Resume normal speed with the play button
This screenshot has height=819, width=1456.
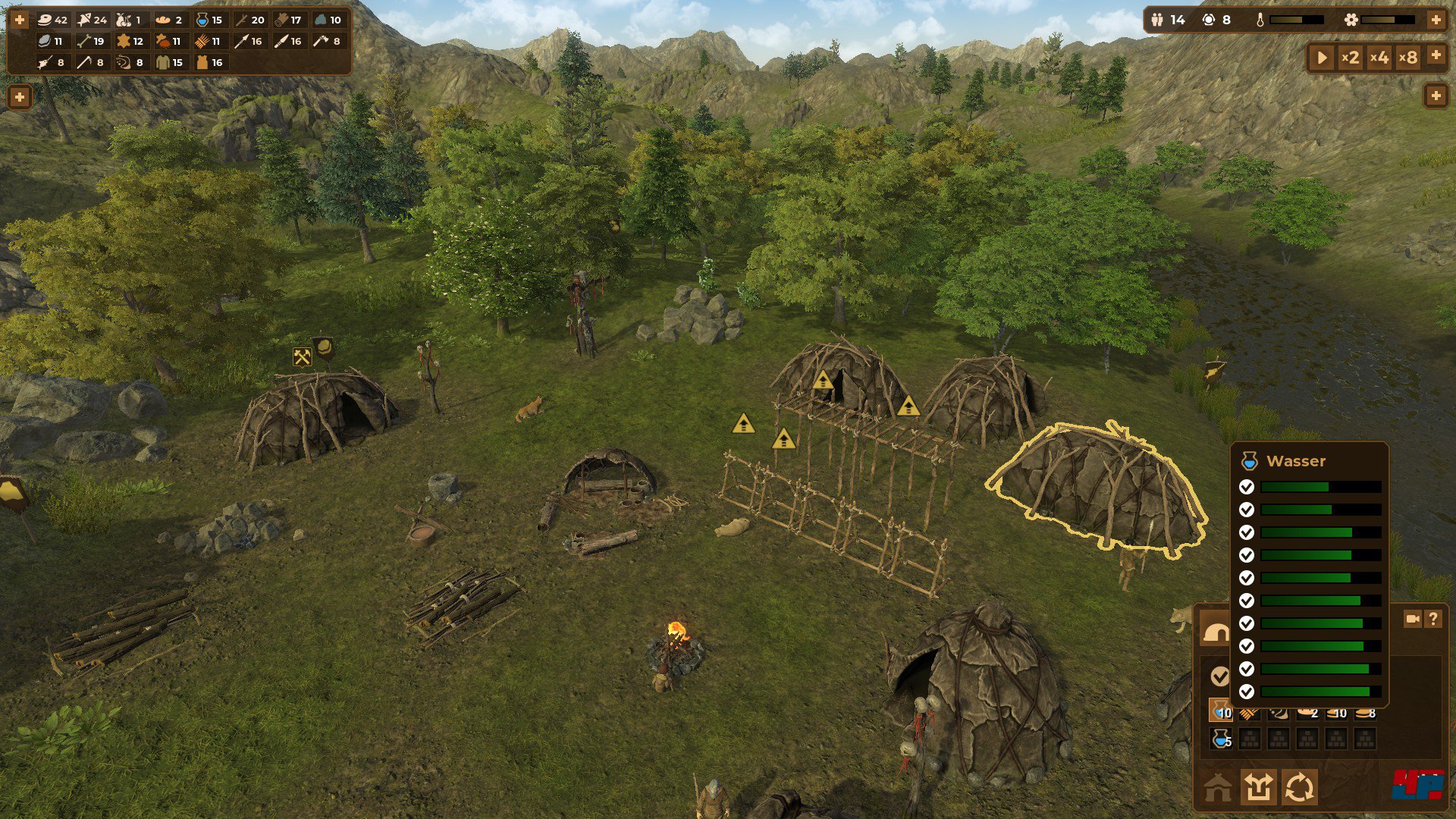1322,58
